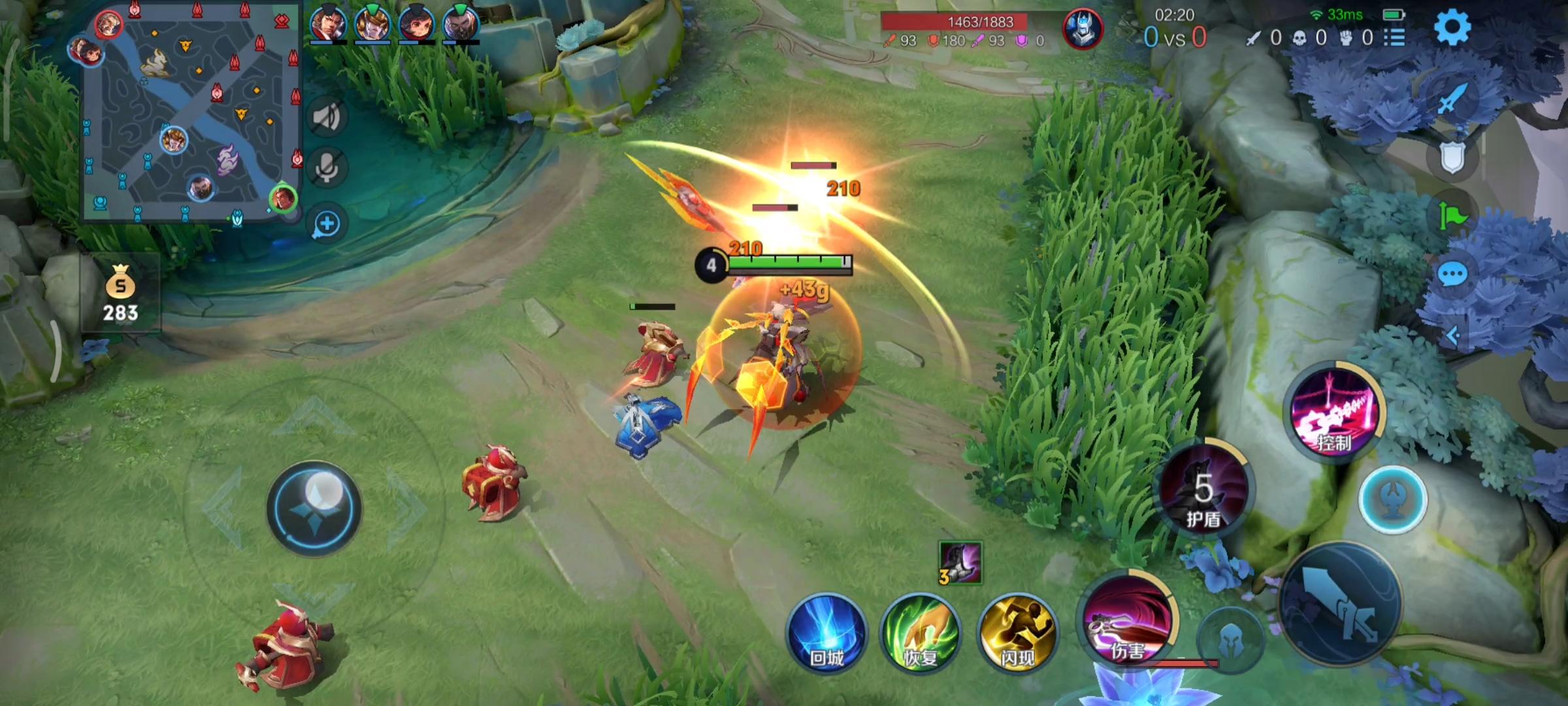Open the scoreboard list icon
The height and width of the screenshot is (706, 1568).
coord(1394,38)
